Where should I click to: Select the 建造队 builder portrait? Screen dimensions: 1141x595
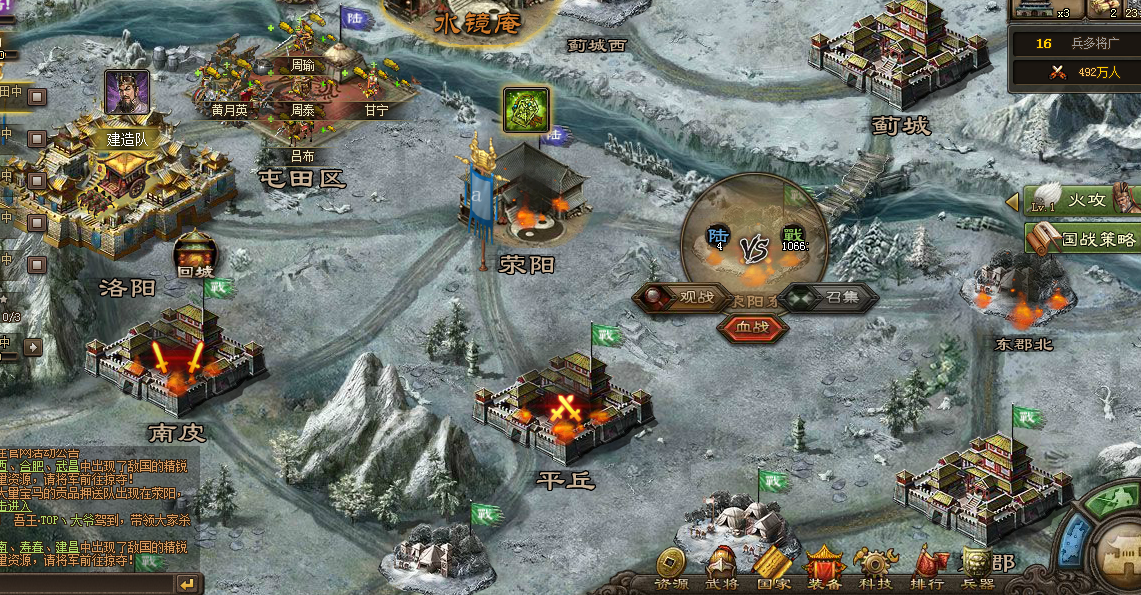(127, 93)
